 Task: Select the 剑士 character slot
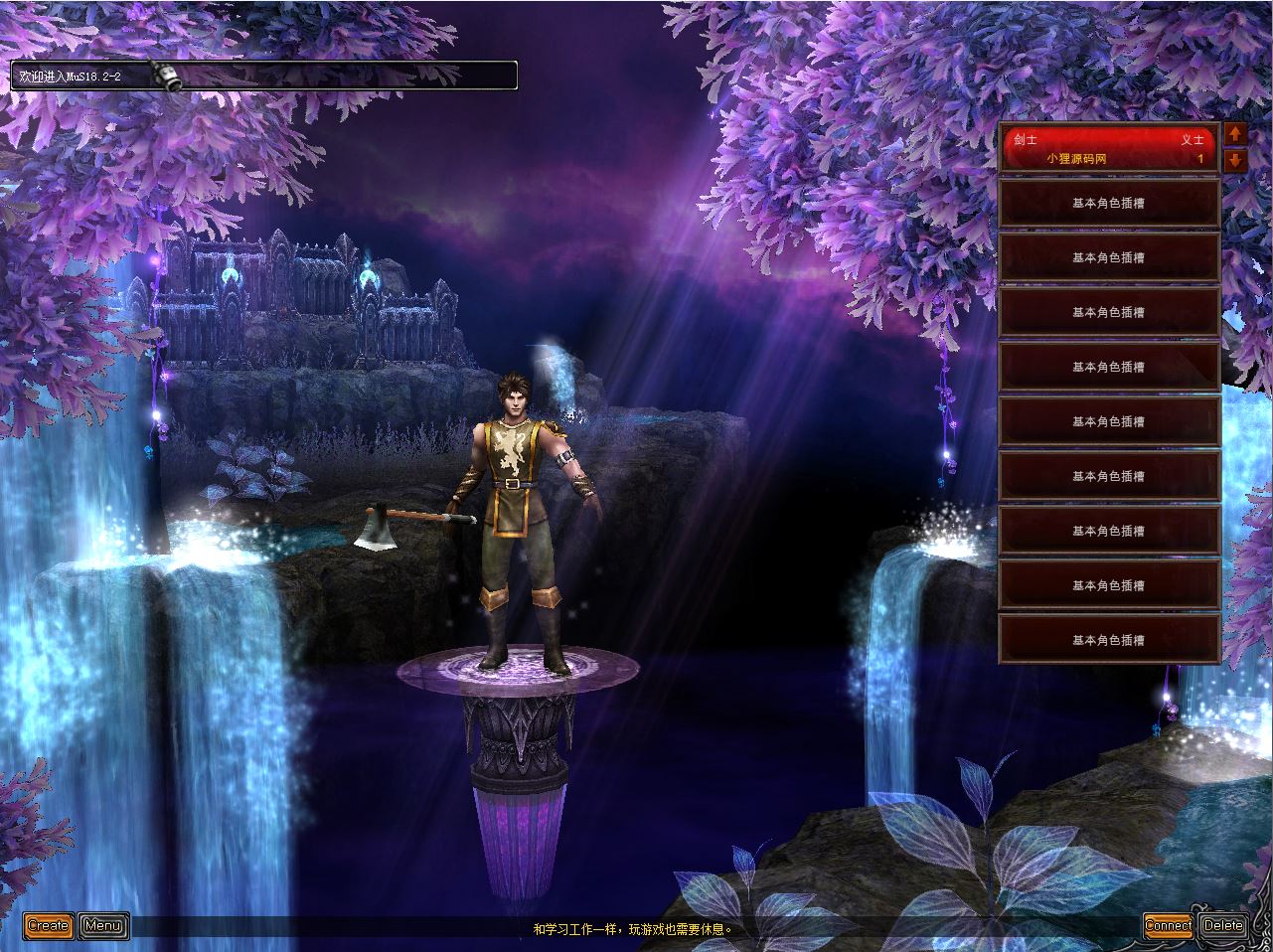coord(1108,149)
